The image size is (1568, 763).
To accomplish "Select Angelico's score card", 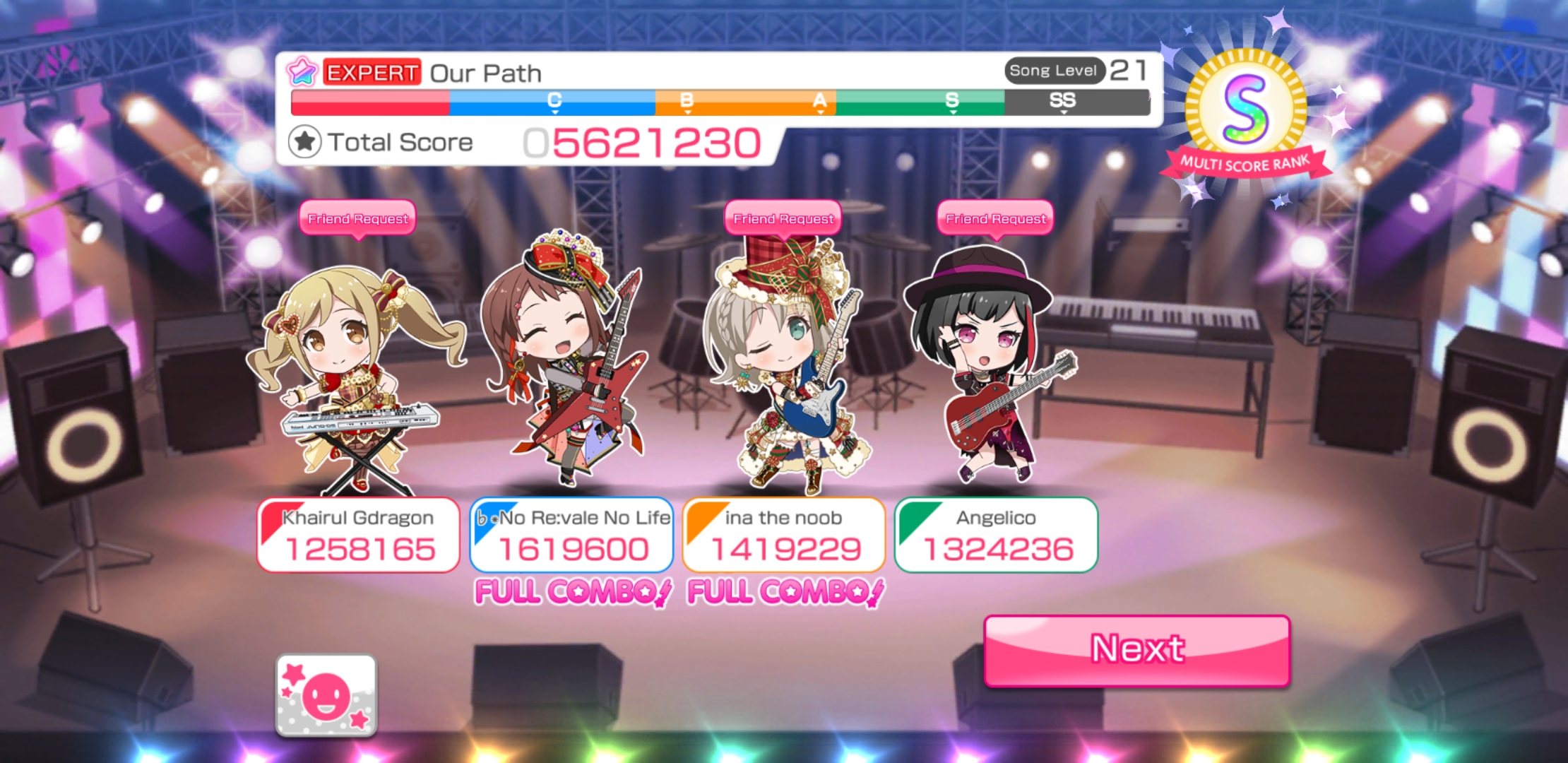I will [x=996, y=536].
